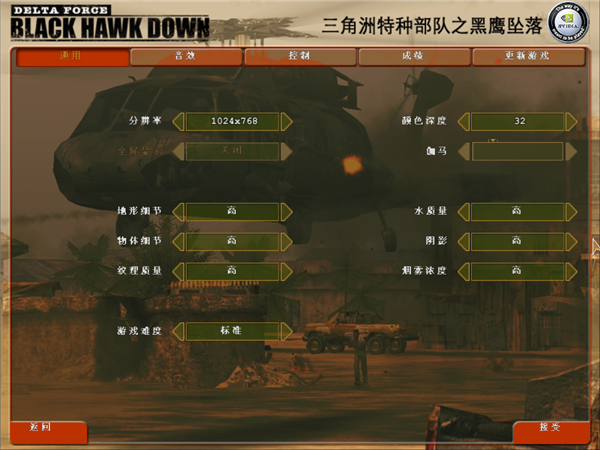Reduce 纹理质量 texture quality with left arrow
600x450 pixels.
pos(179,270)
